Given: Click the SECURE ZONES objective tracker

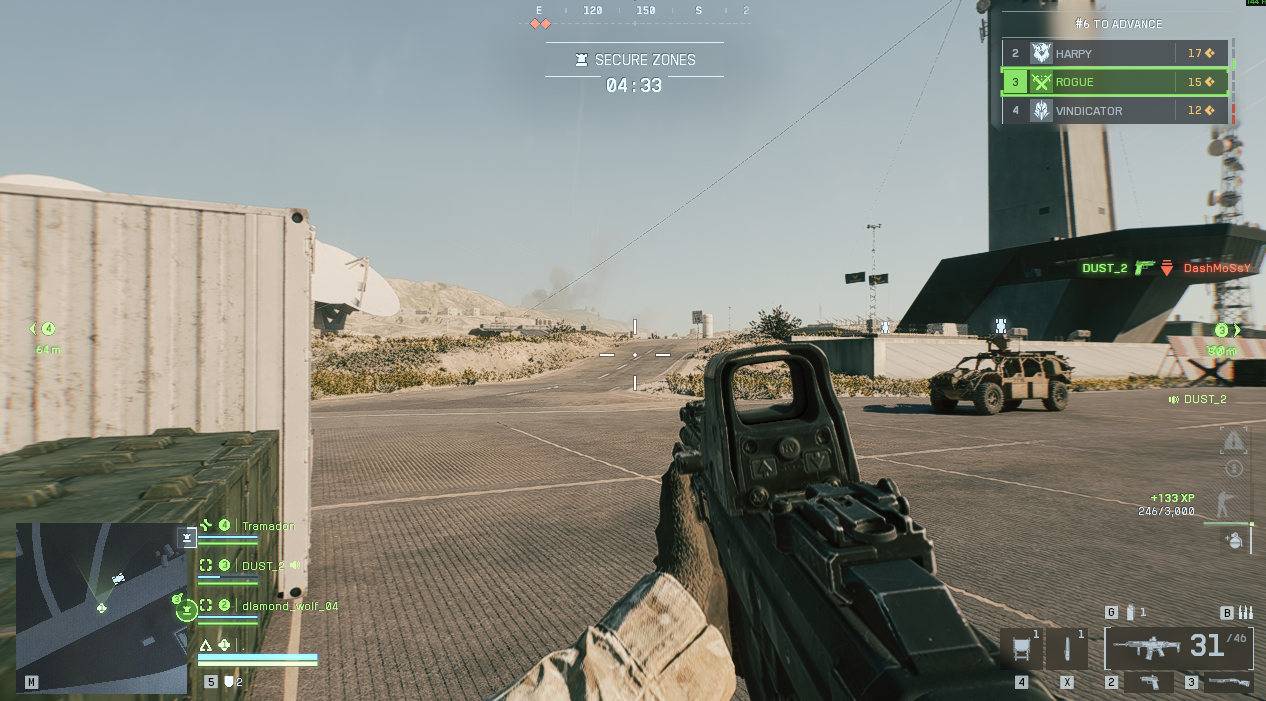Looking at the screenshot, I should coord(634,60).
